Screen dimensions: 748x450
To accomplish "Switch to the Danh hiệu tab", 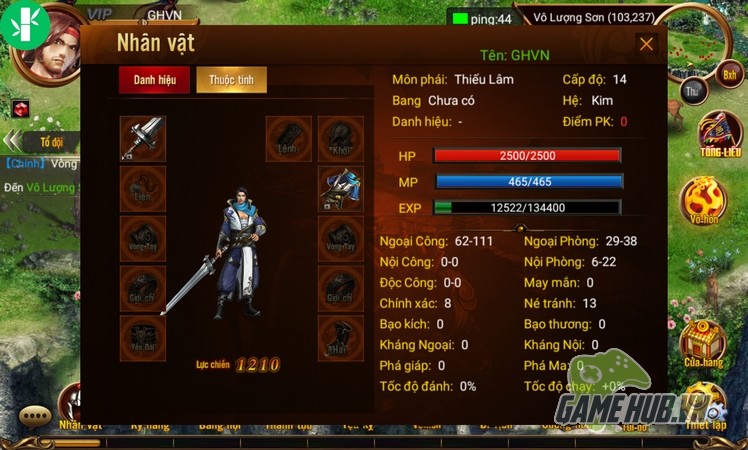I will click(154, 81).
